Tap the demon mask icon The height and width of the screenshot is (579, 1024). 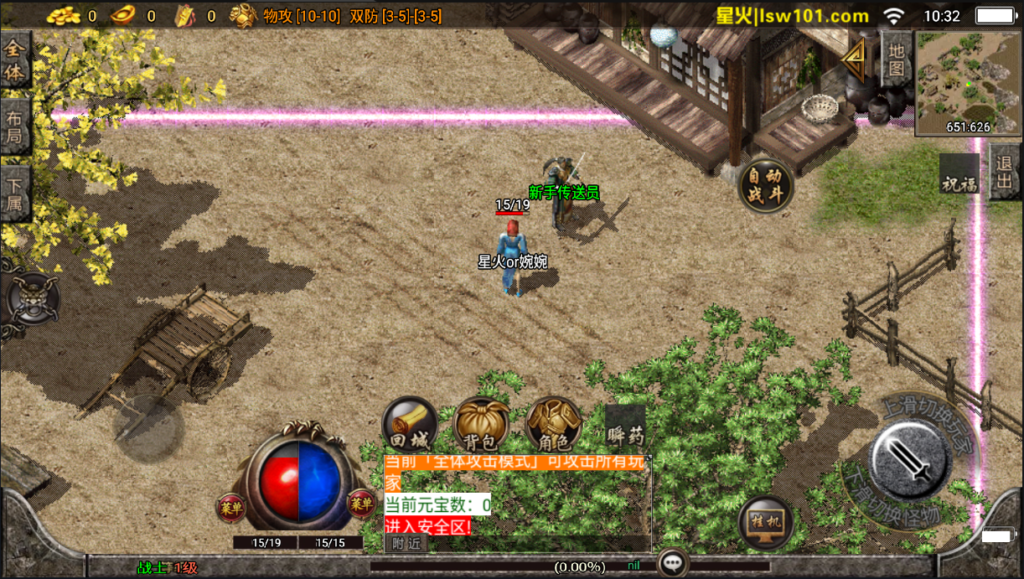(x=32, y=297)
